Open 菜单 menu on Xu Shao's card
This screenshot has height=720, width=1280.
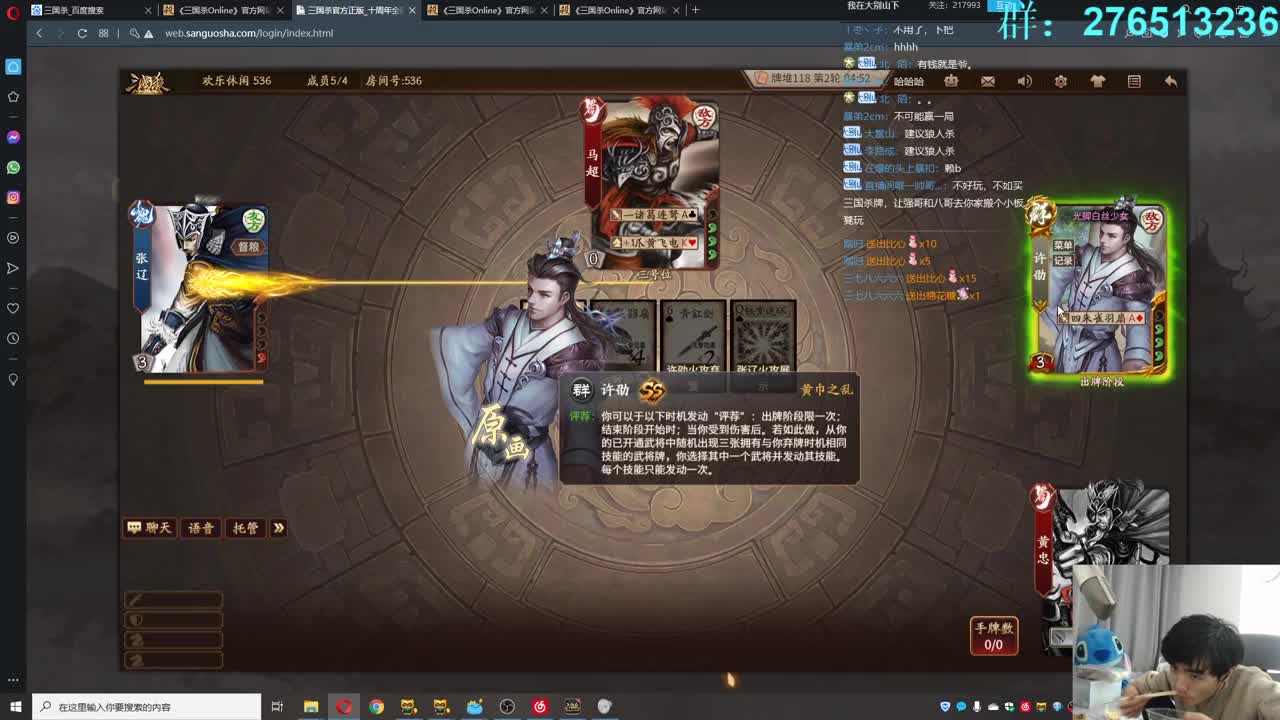pyautogui.click(x=1064, y=245)
